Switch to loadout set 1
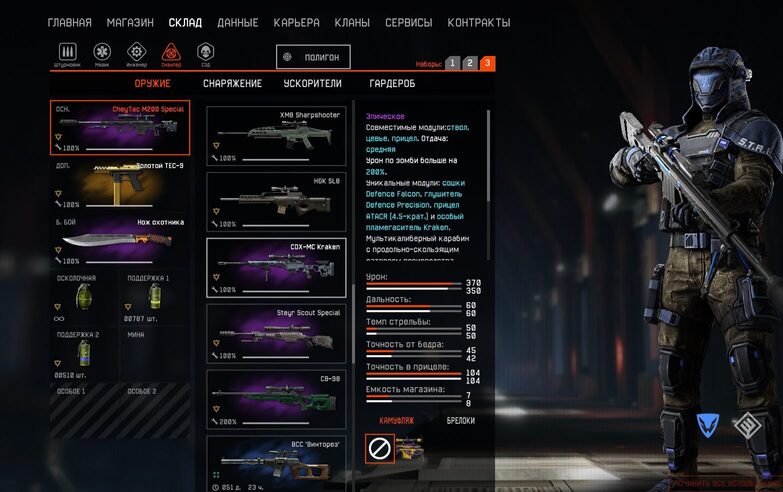This screenshot has height=492, width=783. pos(452,63)
